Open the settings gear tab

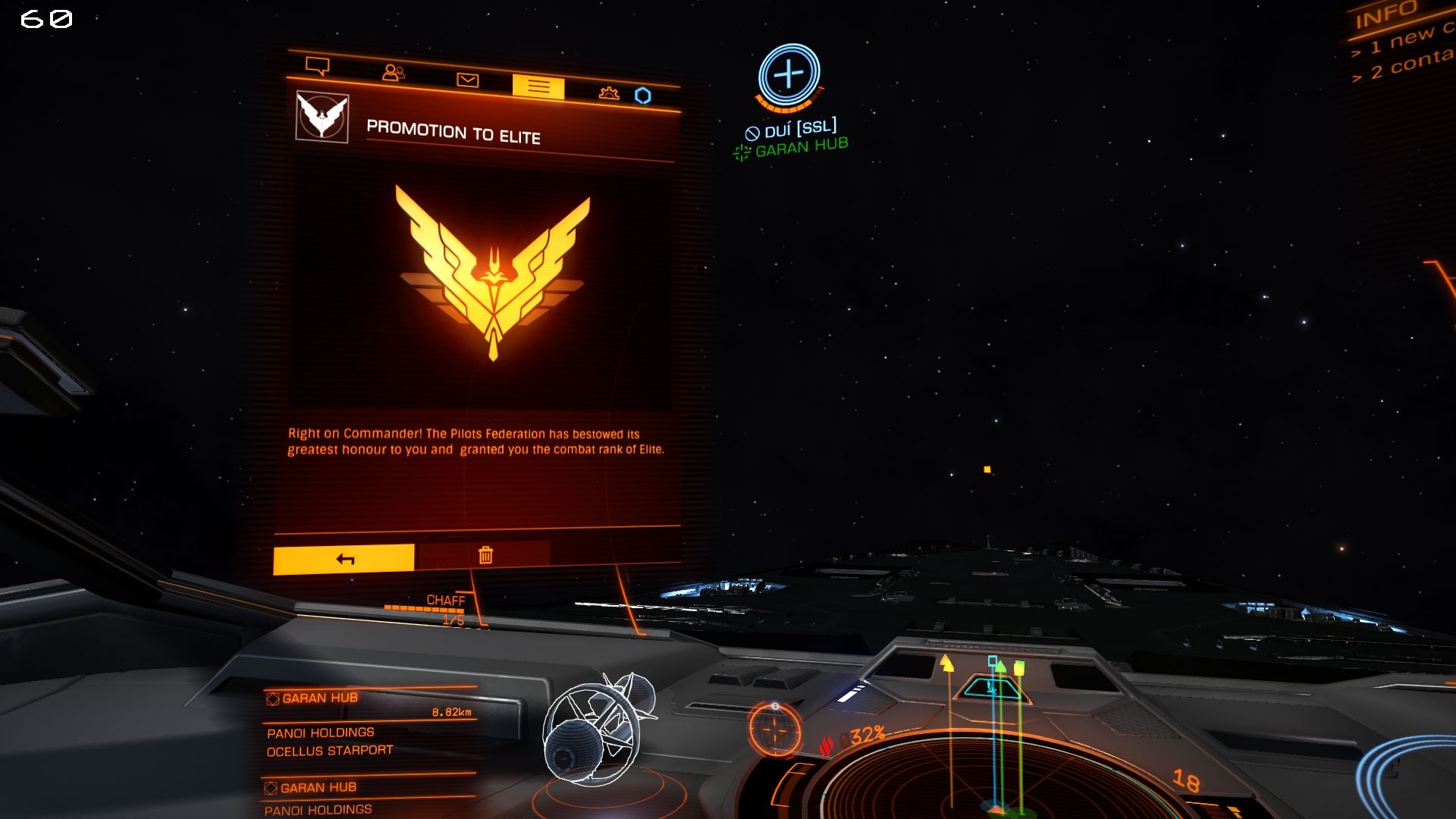point(609,93)
